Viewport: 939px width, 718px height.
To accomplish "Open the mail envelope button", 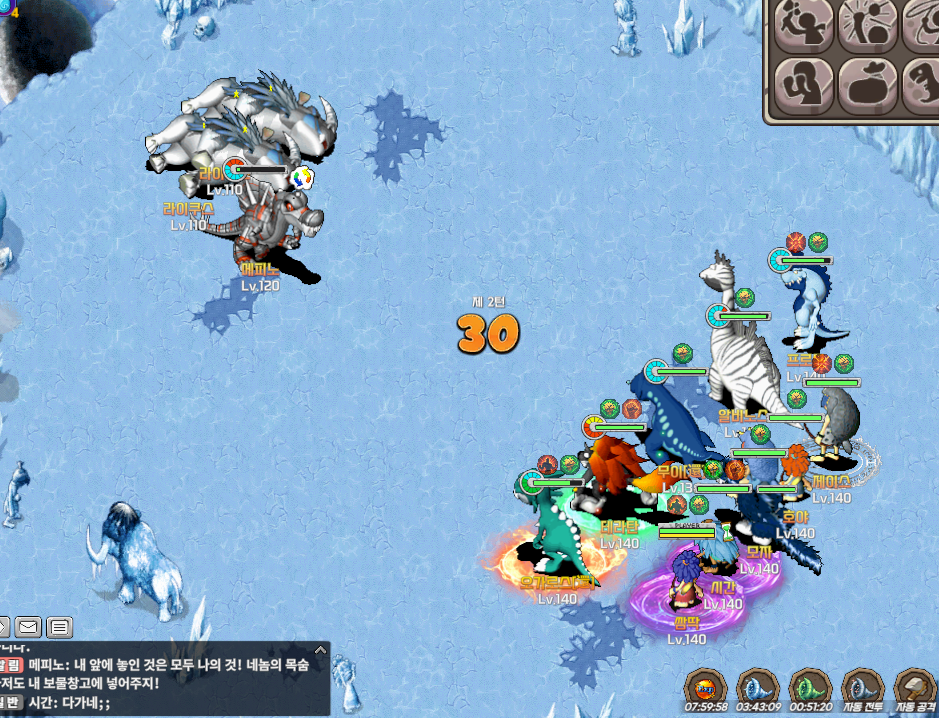I will tap(28, 627).
